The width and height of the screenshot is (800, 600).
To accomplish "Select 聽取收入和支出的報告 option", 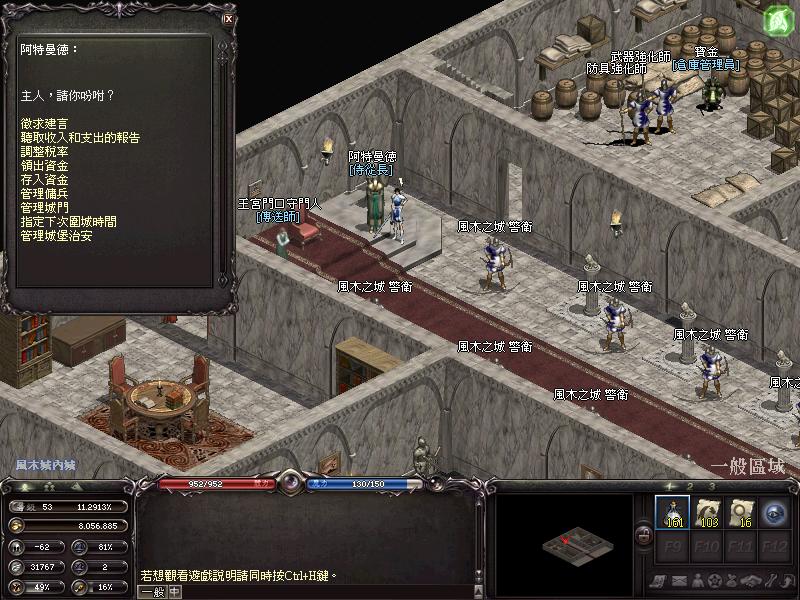I will [80, 137].
